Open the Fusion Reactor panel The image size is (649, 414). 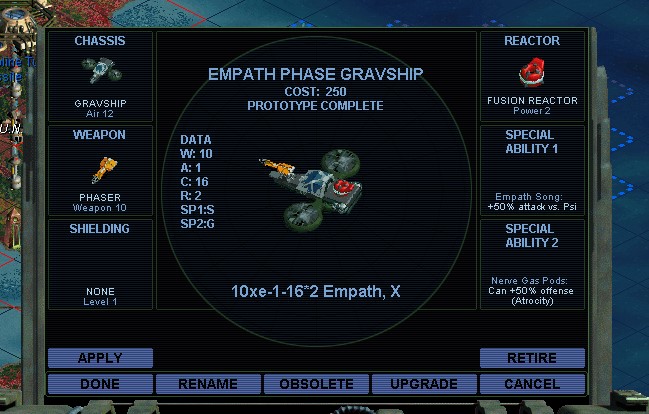pos(532,76)
